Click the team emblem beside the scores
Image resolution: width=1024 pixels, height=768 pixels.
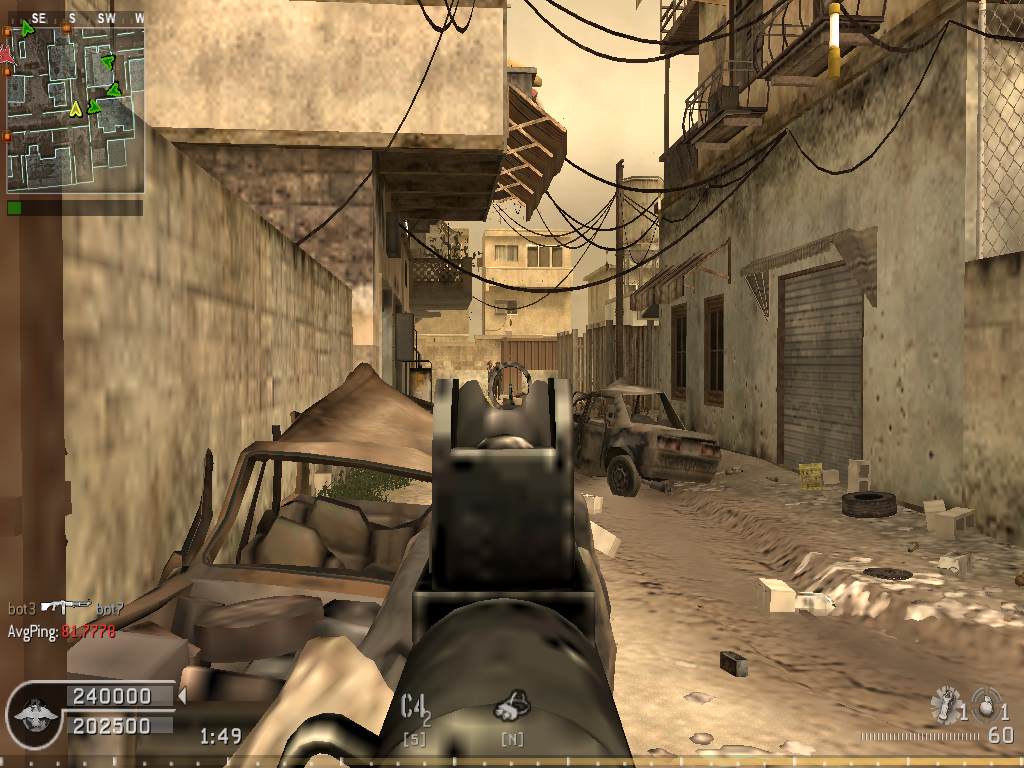35,712
